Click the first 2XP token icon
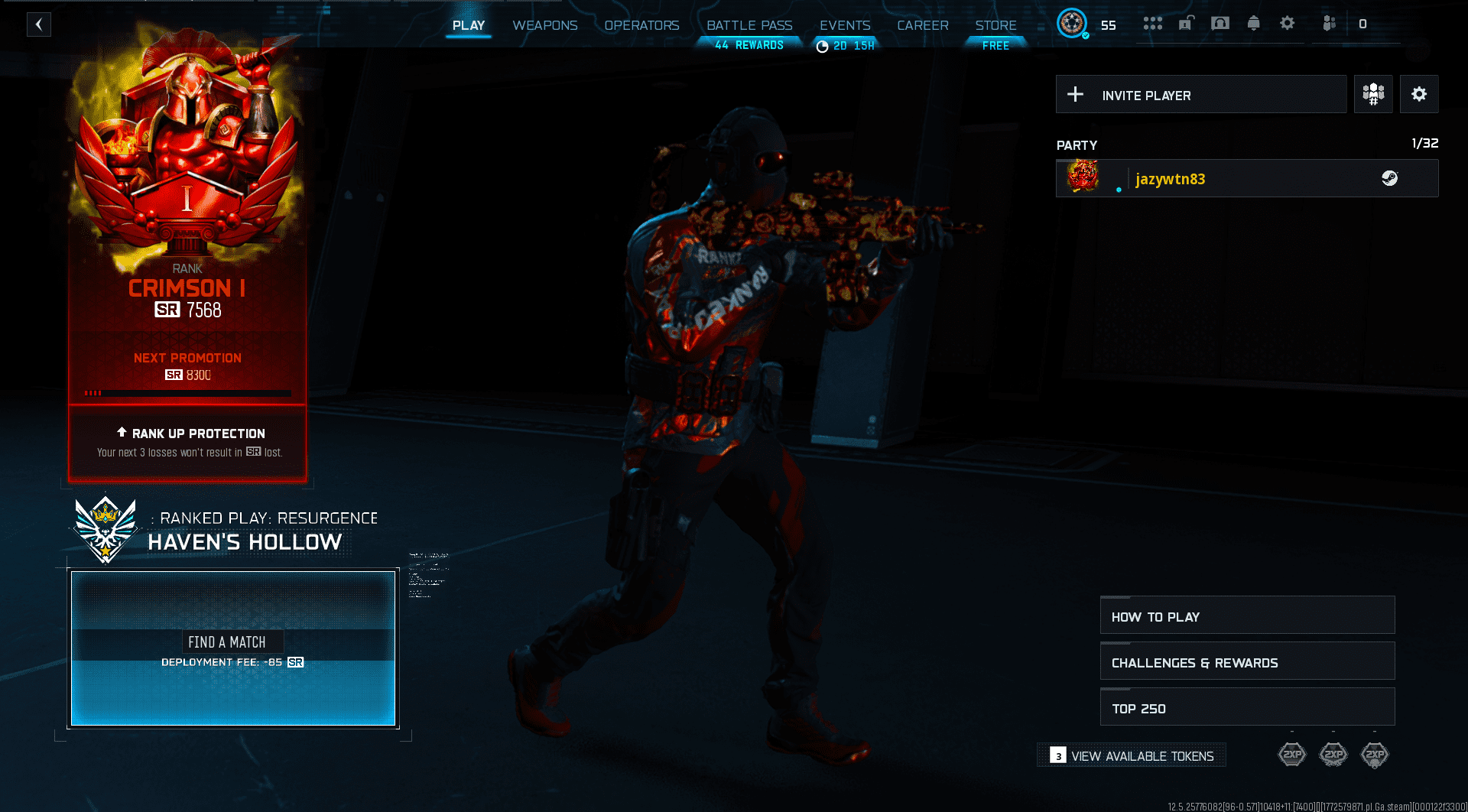This screenshot has width=1468, height=812. (1292, 755)
